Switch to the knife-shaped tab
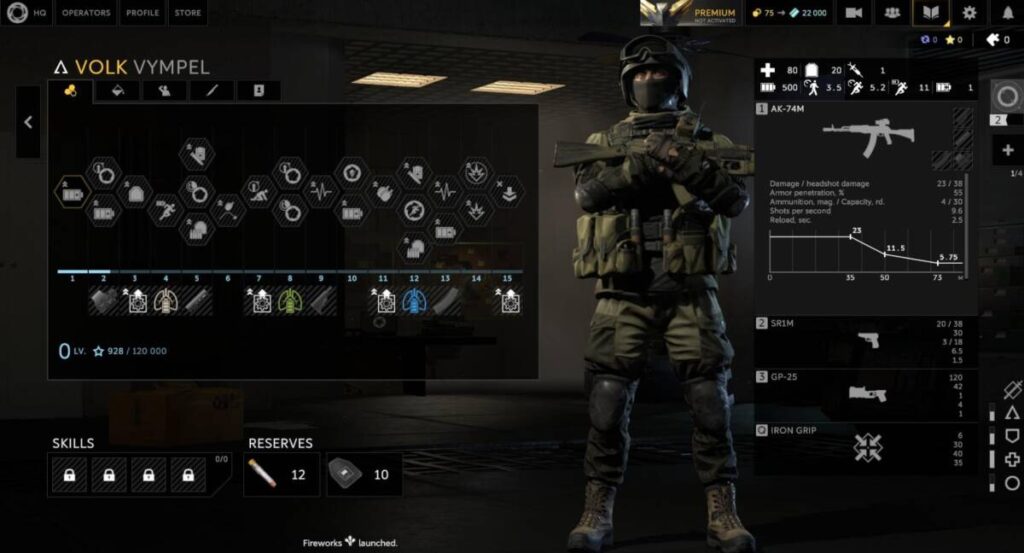The image size is (1024, 553). click(211, 91)
